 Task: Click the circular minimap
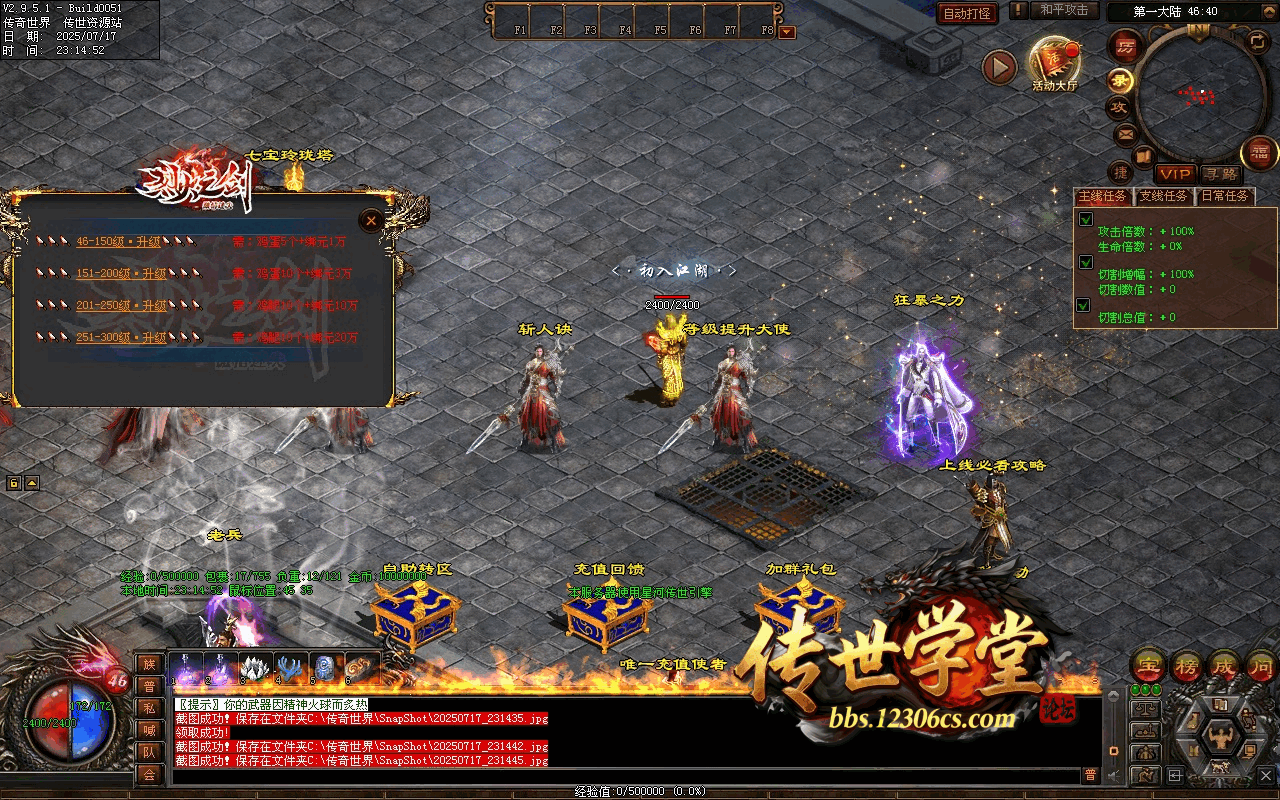[x=1202, y=96]
